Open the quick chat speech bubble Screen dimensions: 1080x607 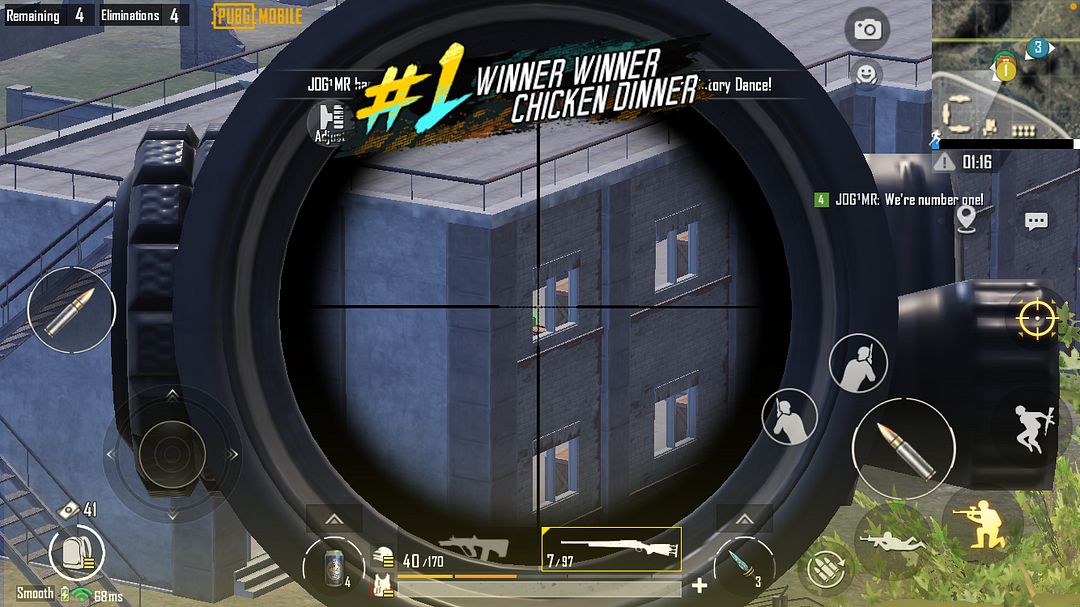click(x=1036, y=221)
